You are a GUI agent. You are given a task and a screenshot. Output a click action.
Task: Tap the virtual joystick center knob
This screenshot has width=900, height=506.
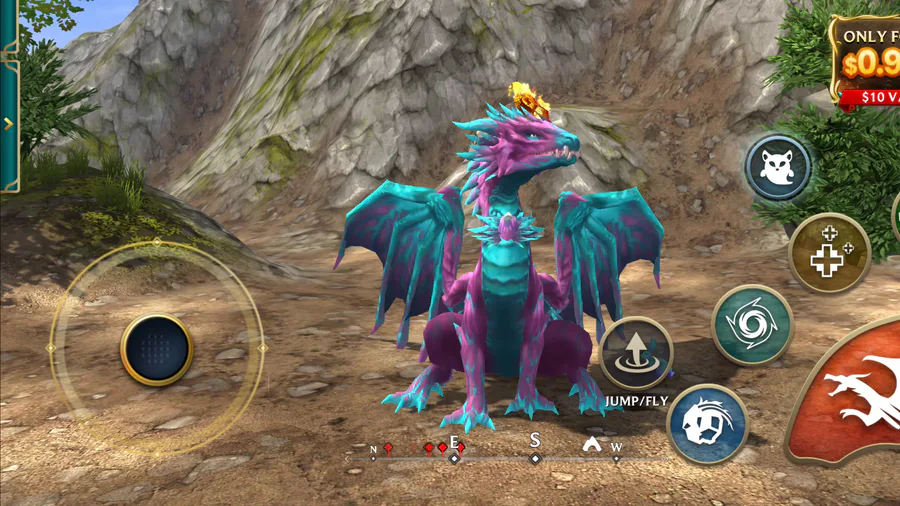[156, 349]
